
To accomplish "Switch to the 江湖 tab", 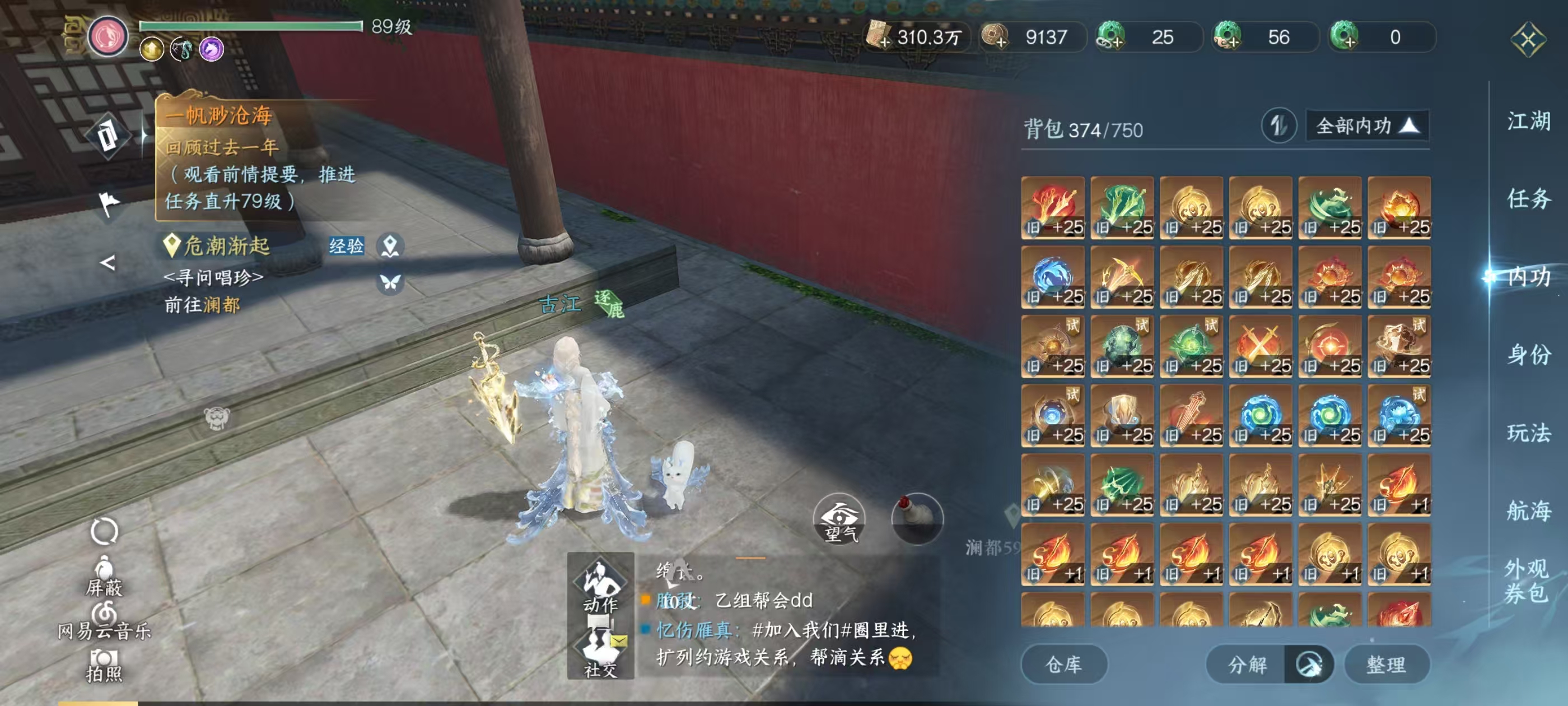I will (x=1528, y=120).
